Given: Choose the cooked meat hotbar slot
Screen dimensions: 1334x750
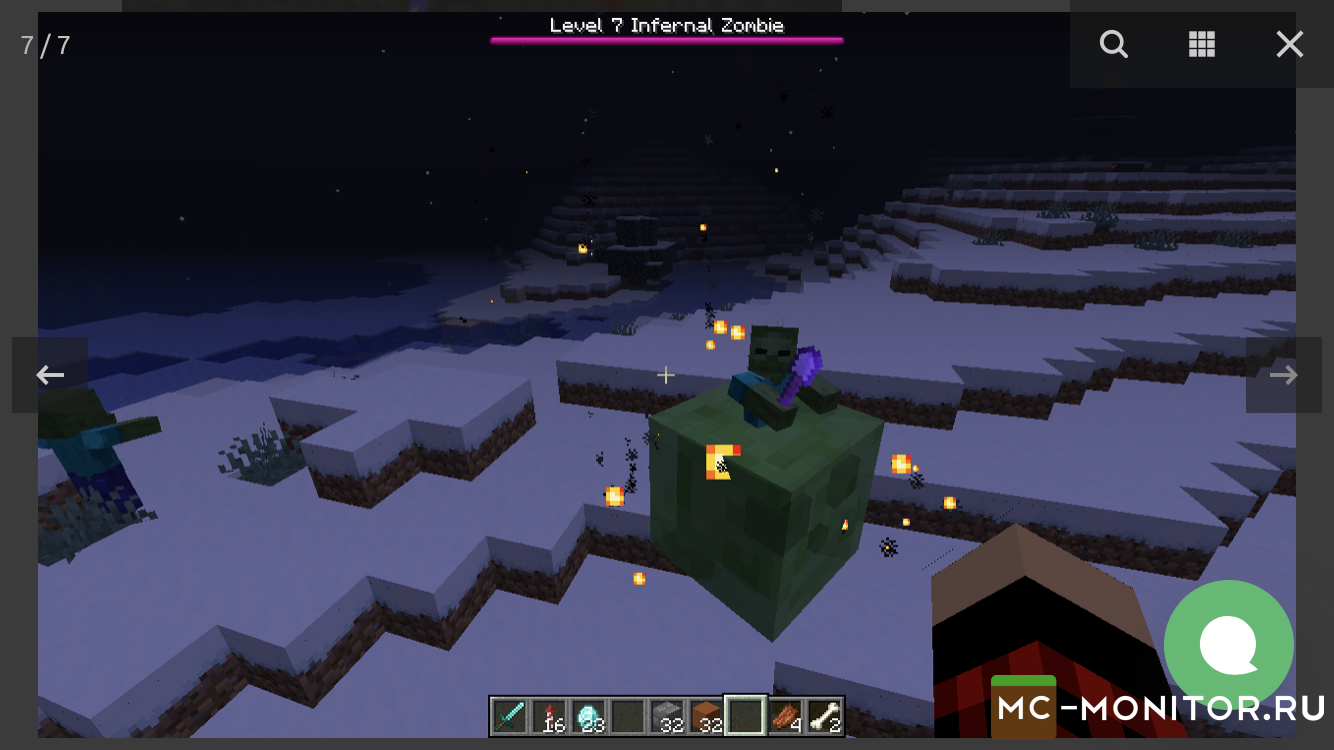Looking at the screenshot, I should (785, 716).
